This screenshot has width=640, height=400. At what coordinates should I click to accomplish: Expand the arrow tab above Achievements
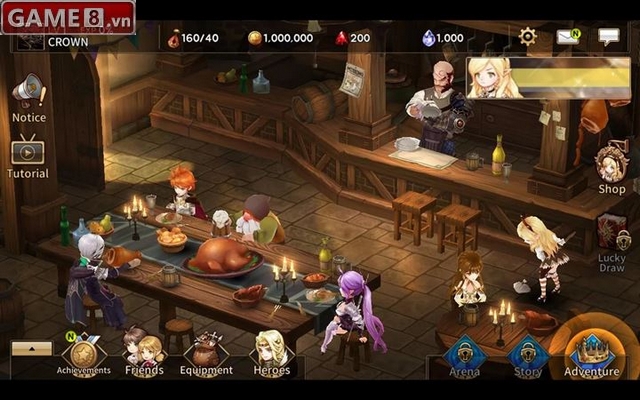click(x=32, y=348)
